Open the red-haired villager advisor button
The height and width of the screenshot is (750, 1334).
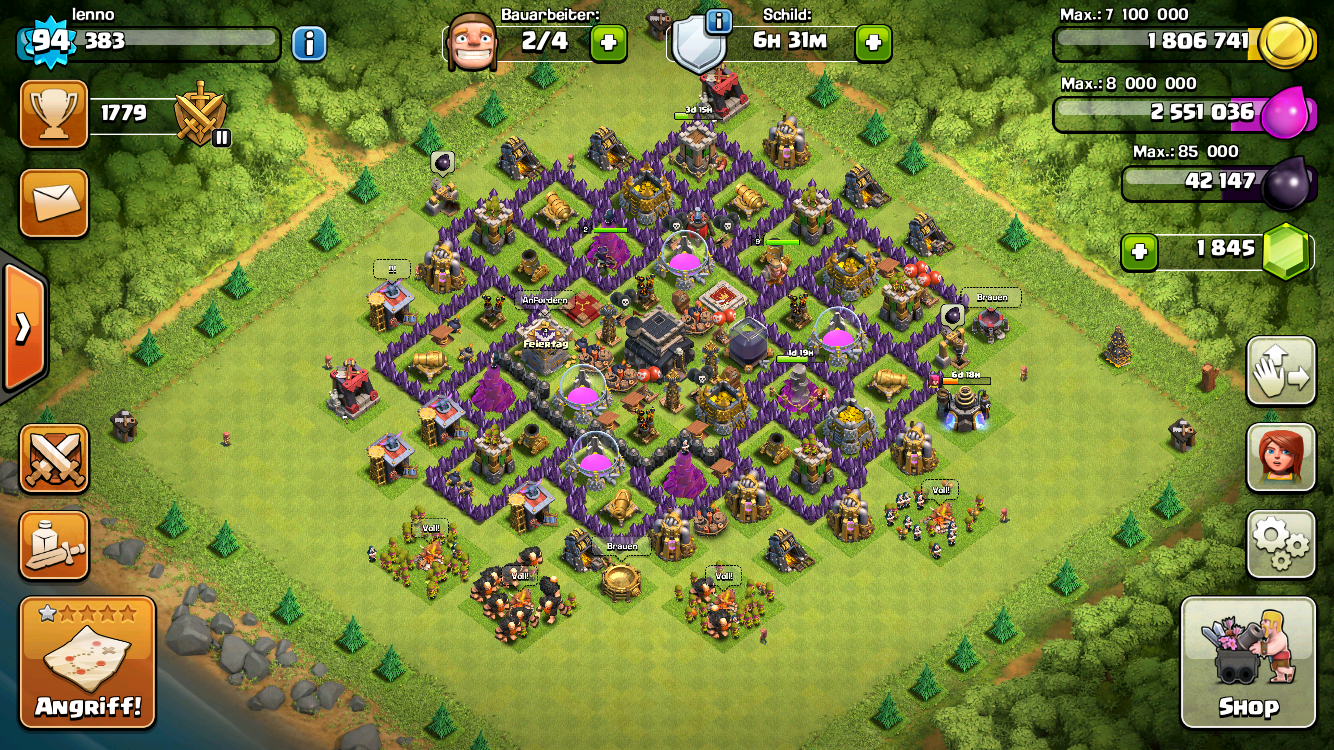click(x=1281, y=457)
